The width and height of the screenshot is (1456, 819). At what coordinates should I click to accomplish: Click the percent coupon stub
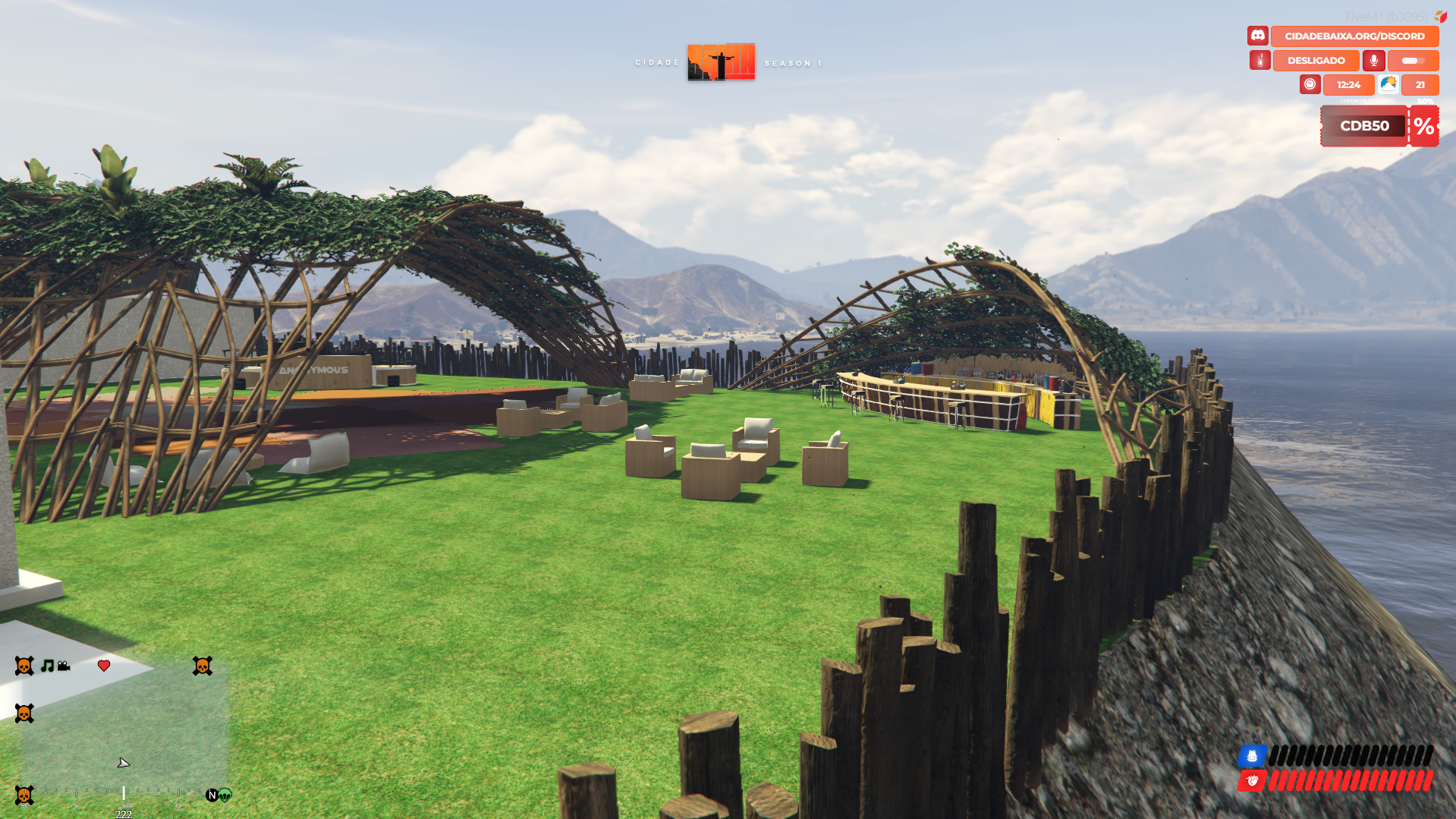[x=1424, y=126]
